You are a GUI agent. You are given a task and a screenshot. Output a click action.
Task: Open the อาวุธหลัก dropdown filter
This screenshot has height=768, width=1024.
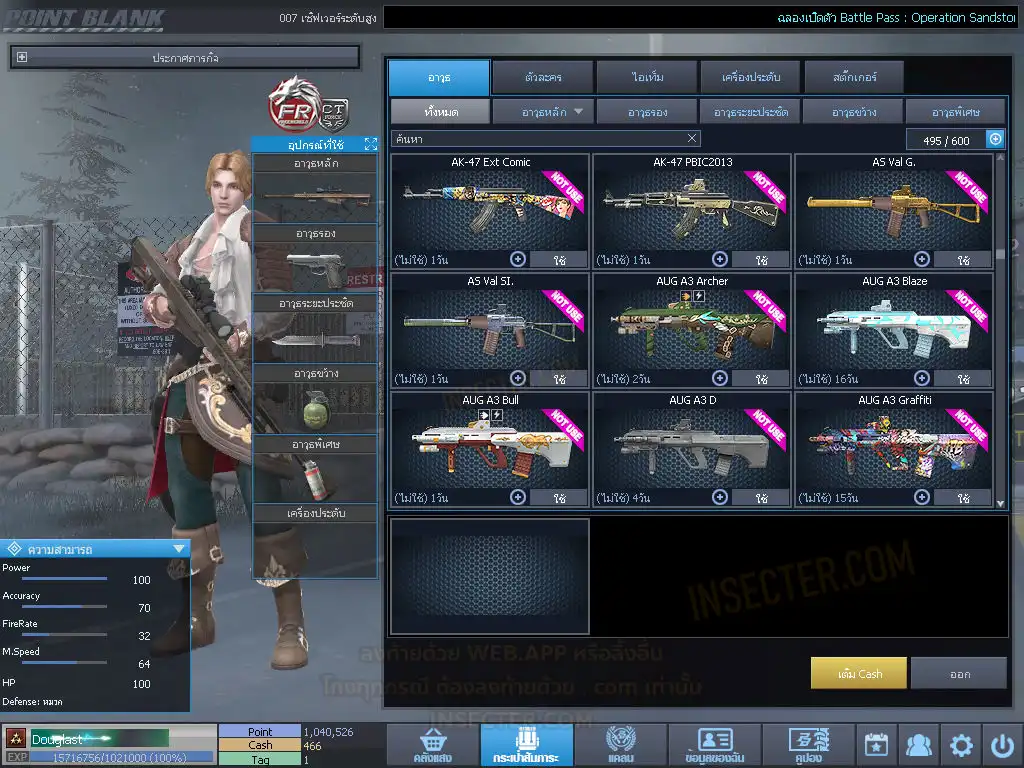click(x=543, y=112)
